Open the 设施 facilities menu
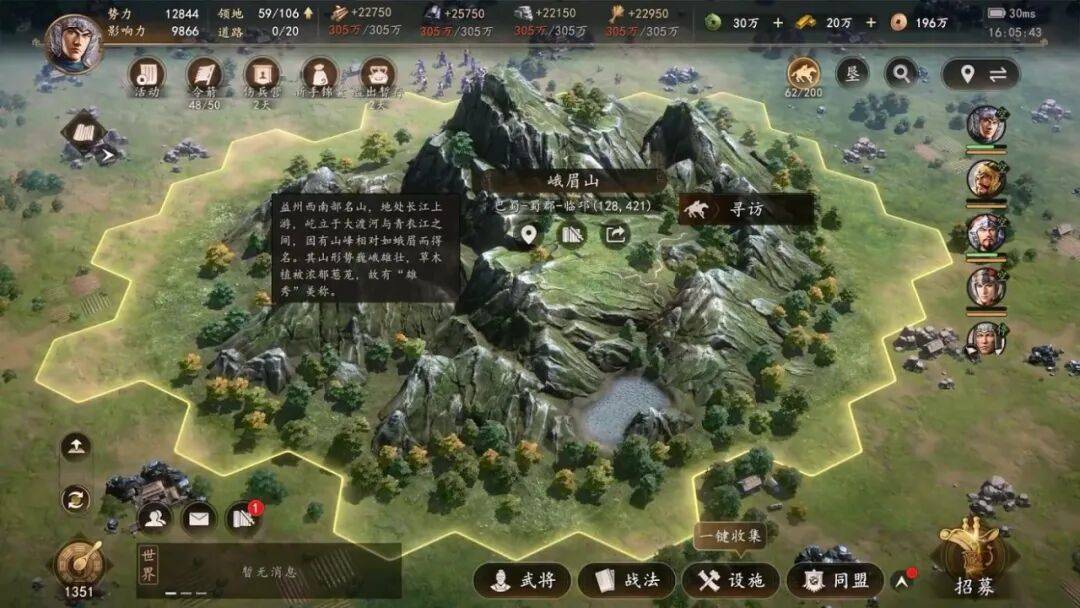The image size is (1080, 608). 730,580
